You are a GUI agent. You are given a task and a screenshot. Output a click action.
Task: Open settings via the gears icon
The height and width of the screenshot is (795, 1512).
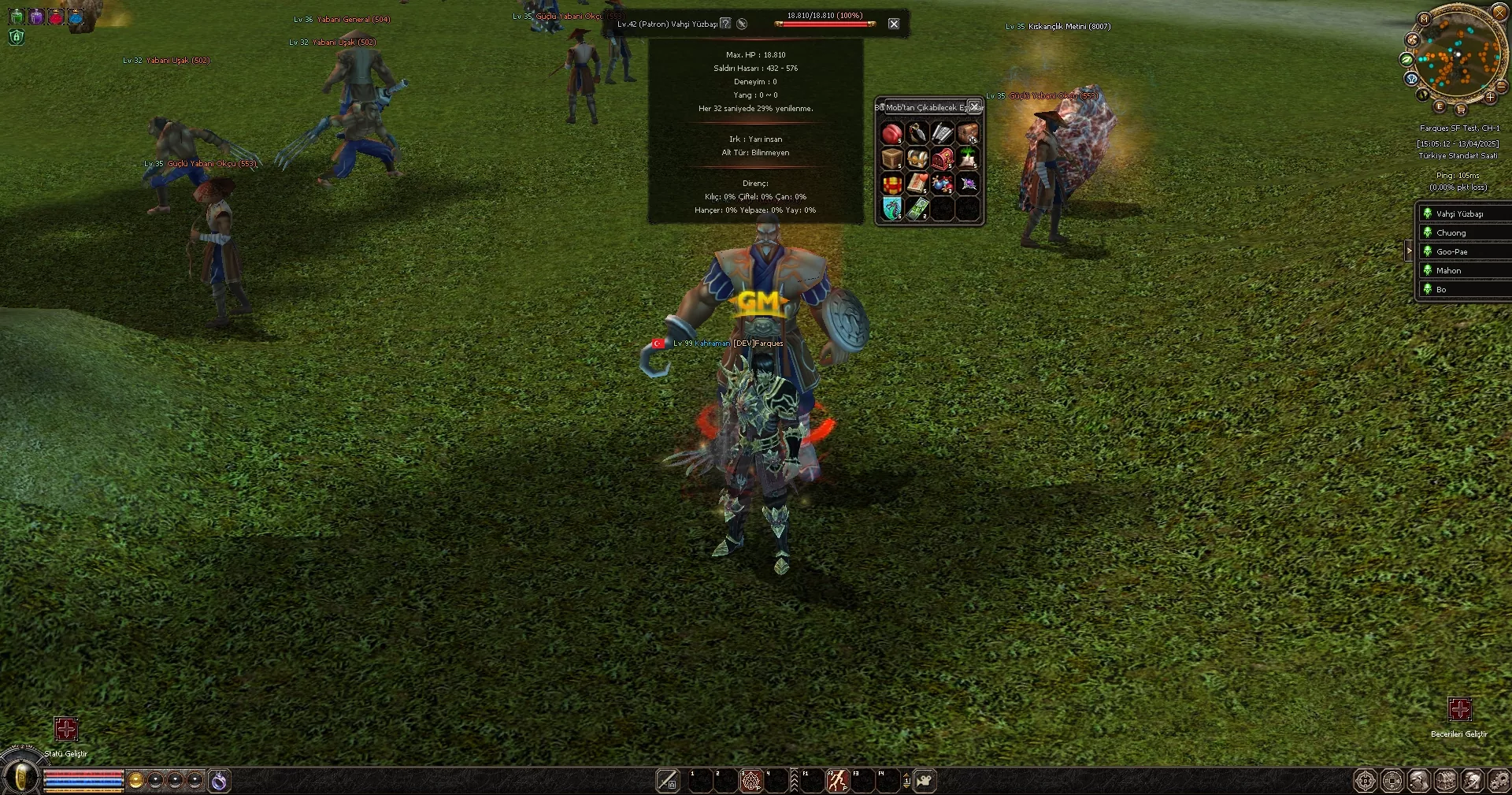1499,781
